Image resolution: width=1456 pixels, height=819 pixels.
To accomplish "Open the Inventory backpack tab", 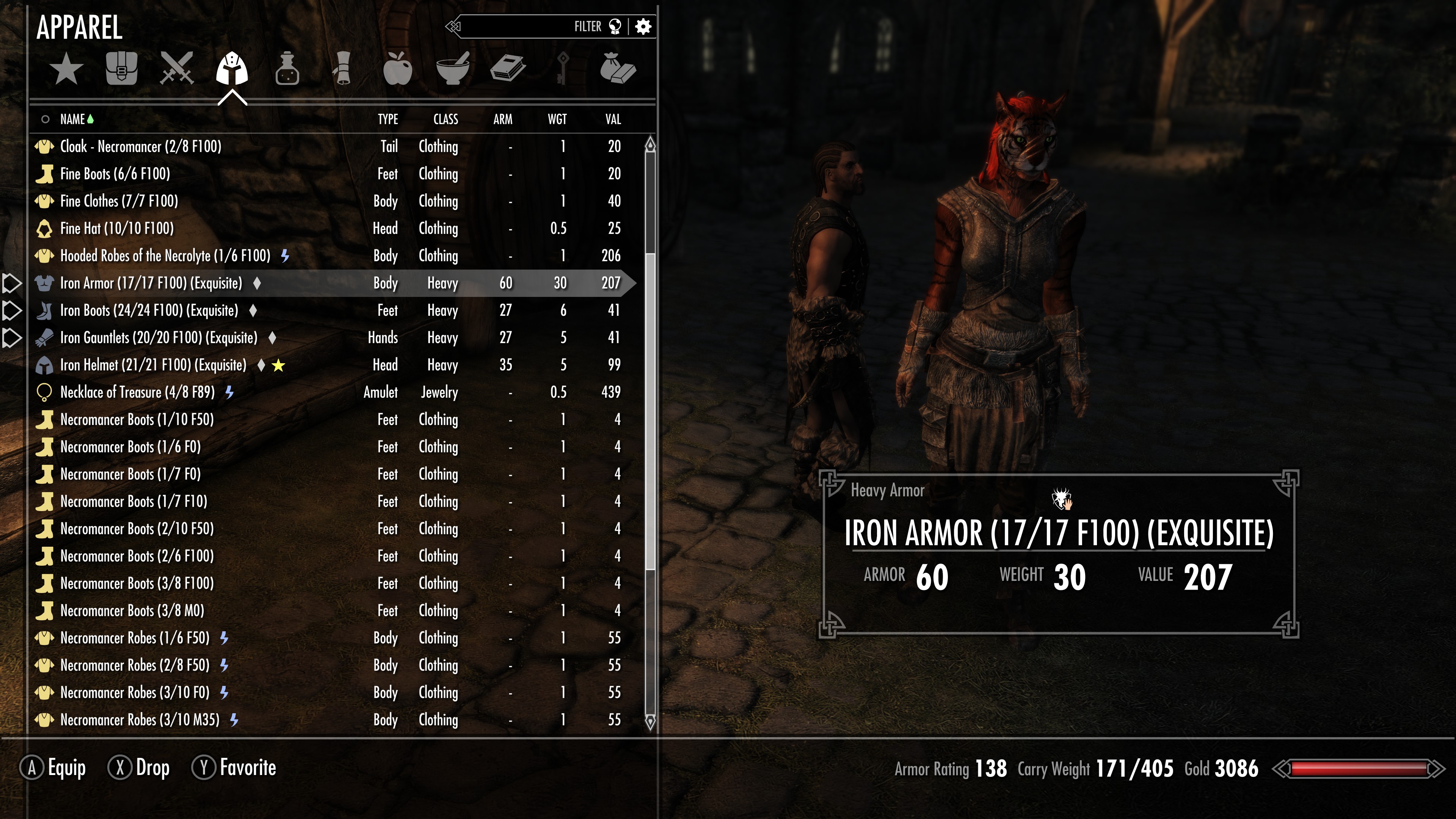I will [121, 69].
